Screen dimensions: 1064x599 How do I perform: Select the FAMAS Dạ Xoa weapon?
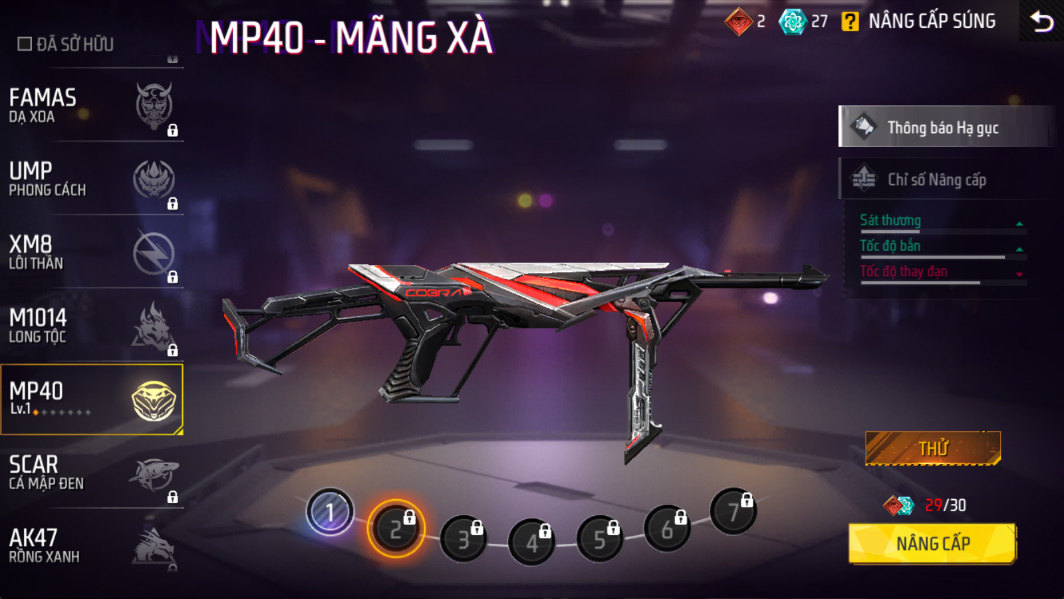[x=91, y=105]
